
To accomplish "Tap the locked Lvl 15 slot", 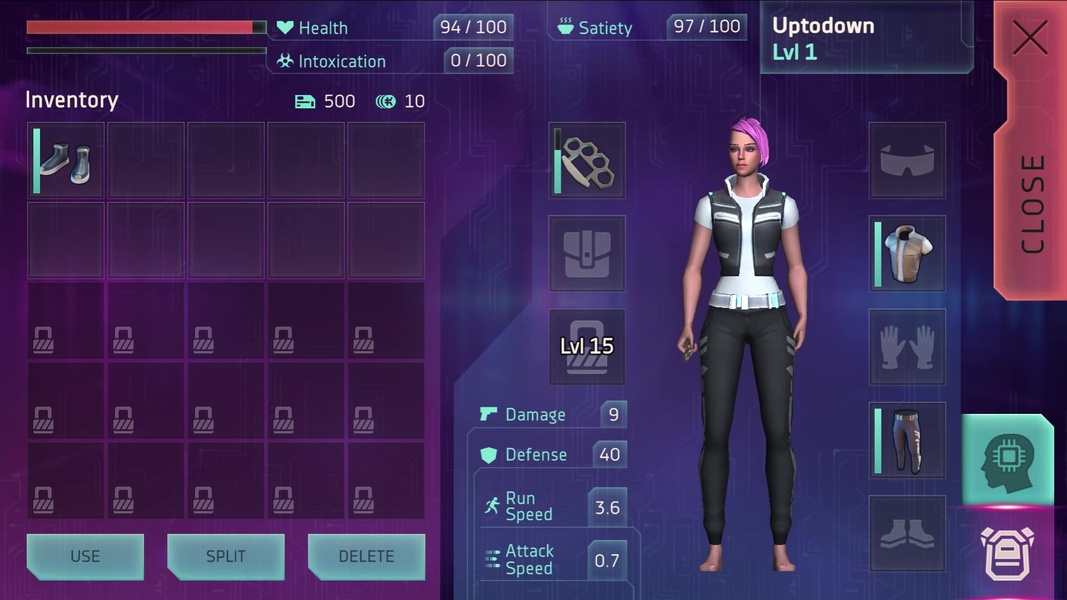I will 587,347.
